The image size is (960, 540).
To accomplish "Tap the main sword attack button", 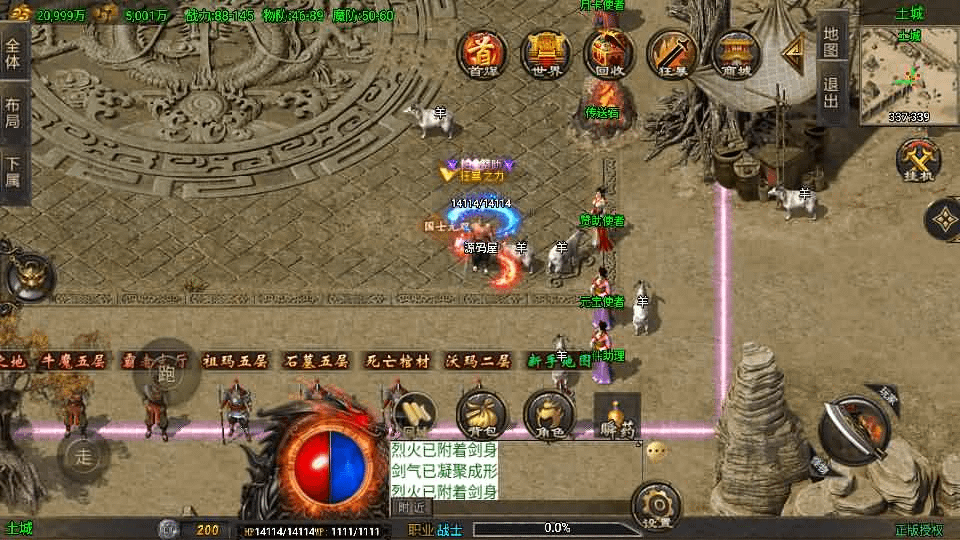I will pyautogui.click(x=855, y=428).
